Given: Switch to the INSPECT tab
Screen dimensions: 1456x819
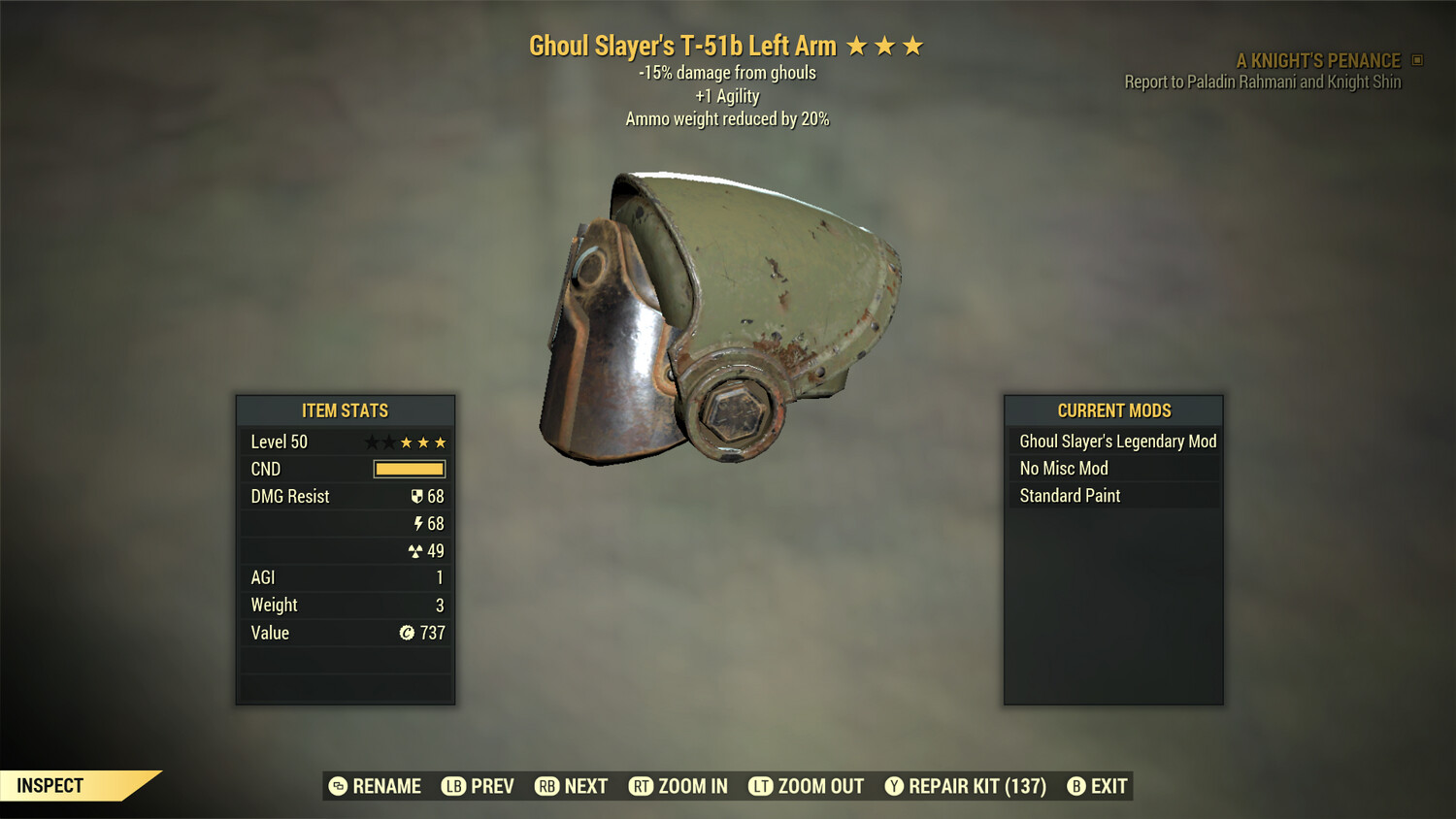Looking at the screenshot, I should pos(50,785).
